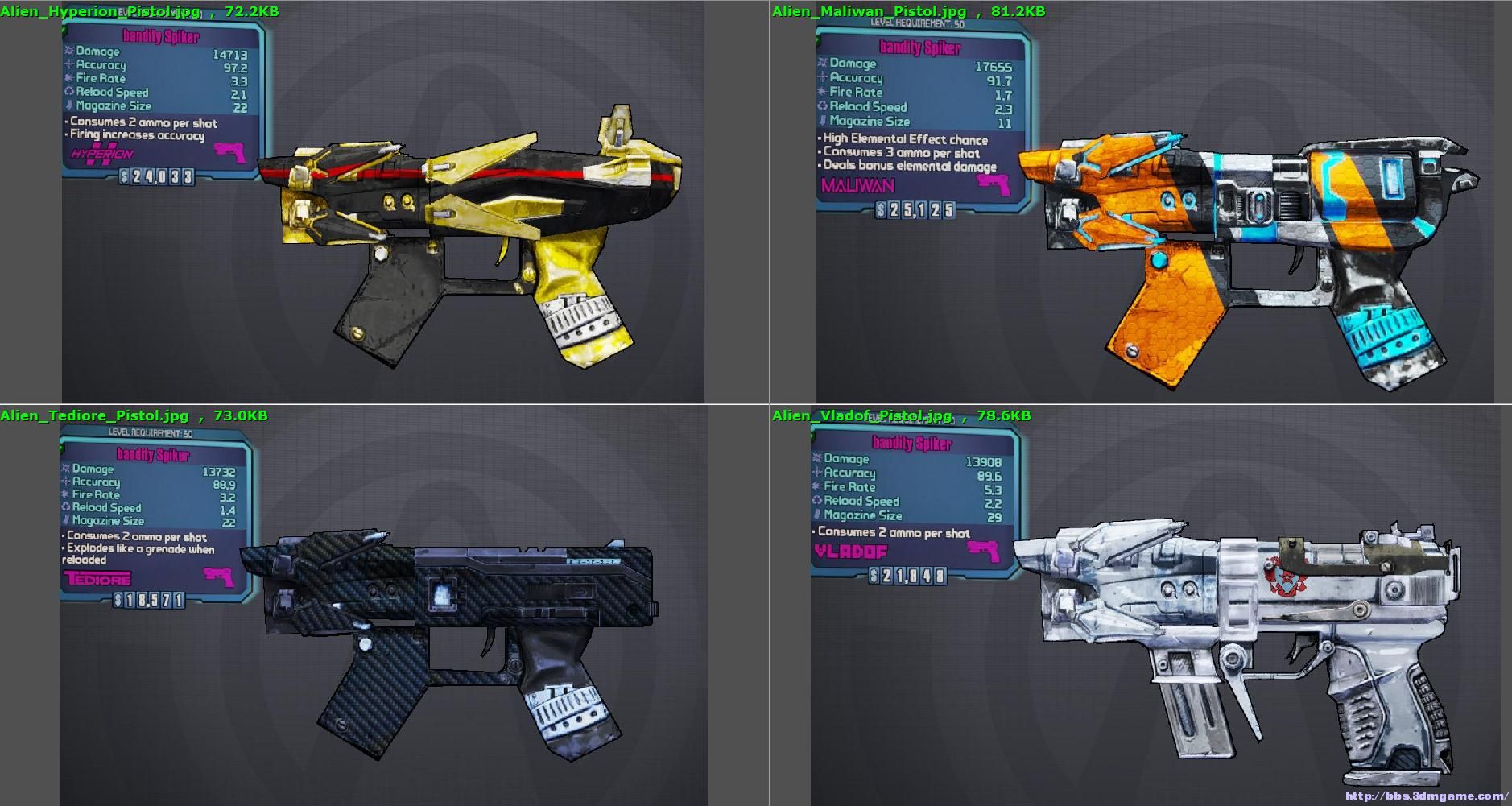The image size is (1512, 806).
Task: Select the Damage stat icon on Hyperion card
Action: tap(71, 52)
